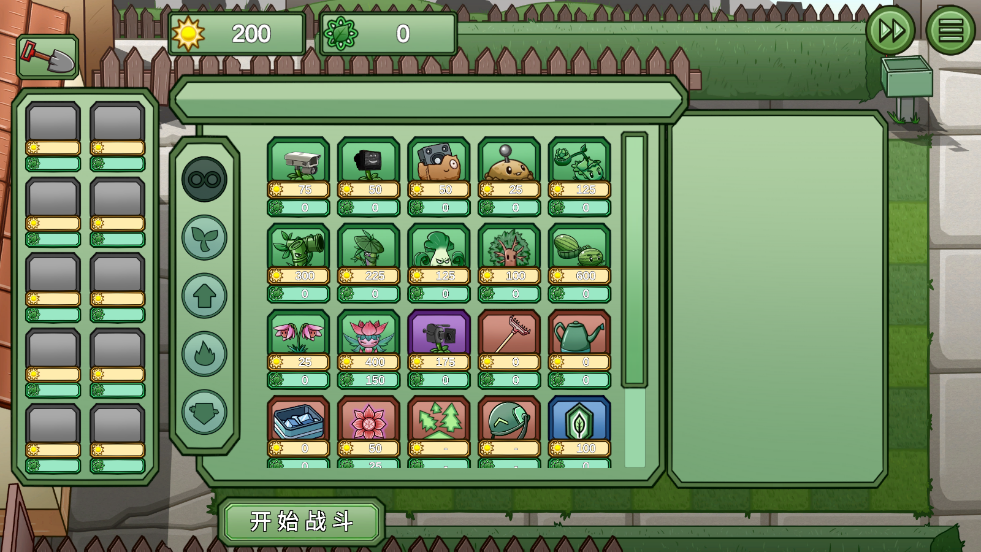Toggle the fast-forward speed button
The width and height of the screenshot is (981, 552).
pos(889,30)
